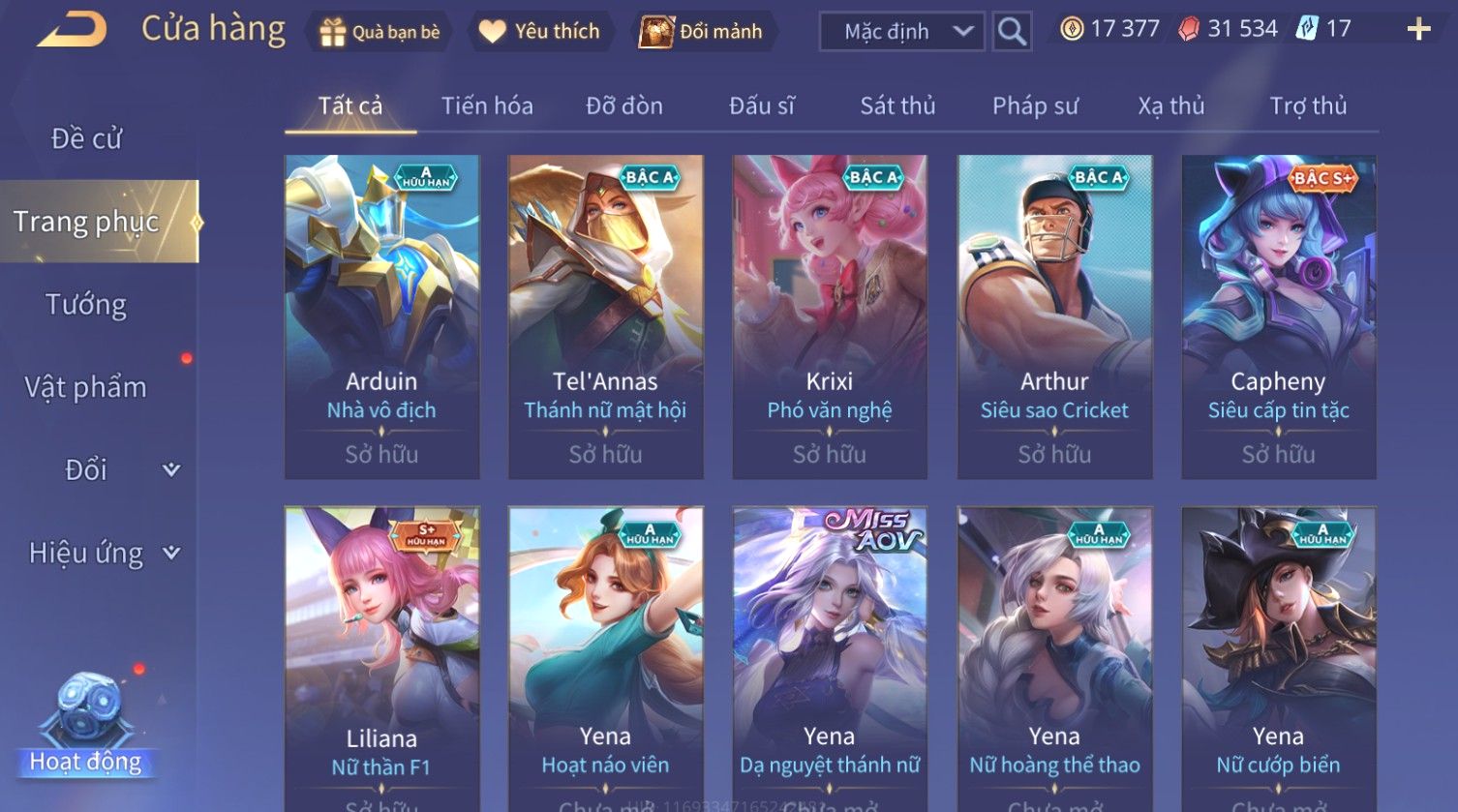Filter skins by Sát thủ
The height and width of the screenshot is (812, 1458).
897,105
